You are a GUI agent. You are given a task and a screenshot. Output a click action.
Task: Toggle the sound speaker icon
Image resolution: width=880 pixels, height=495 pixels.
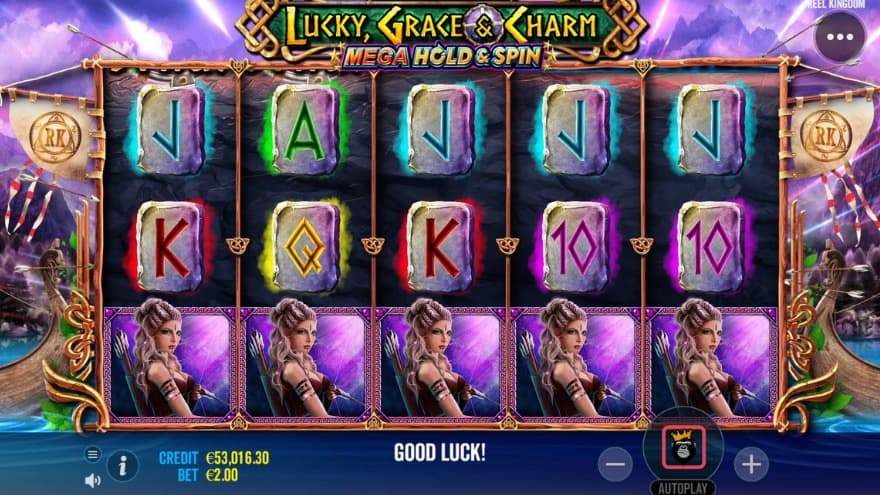(93, 480)
